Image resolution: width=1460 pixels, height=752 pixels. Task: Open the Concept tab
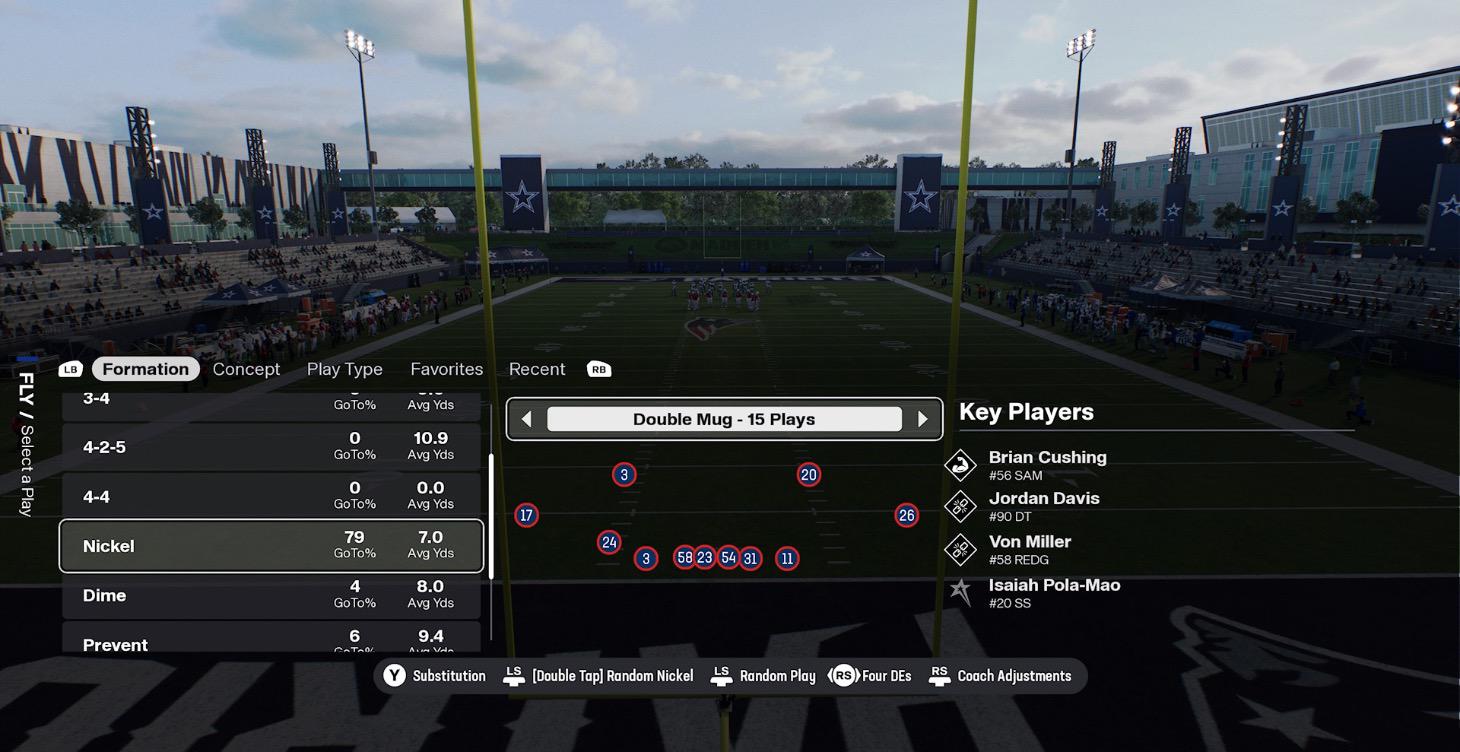pos(246,369)
